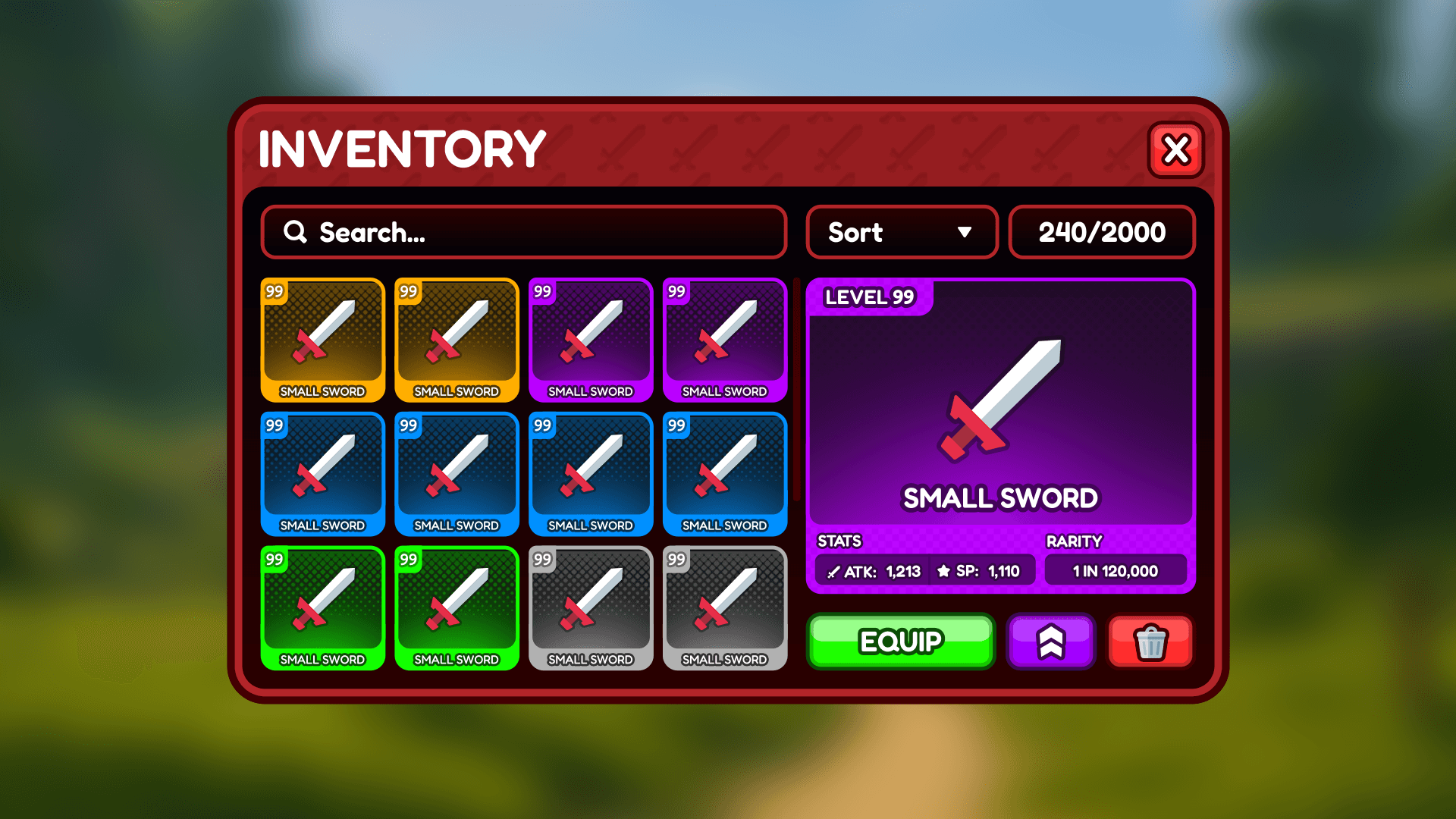Click the upgrade chevron icon
The image size is (1456, 819).
[1051, 642]
